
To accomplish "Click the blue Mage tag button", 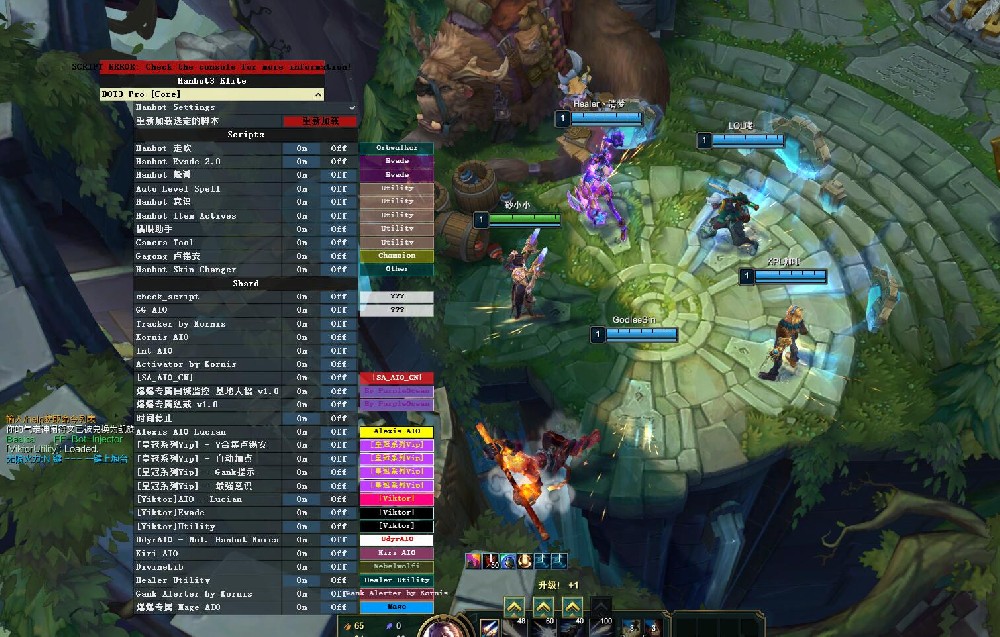I will (396, 607).
